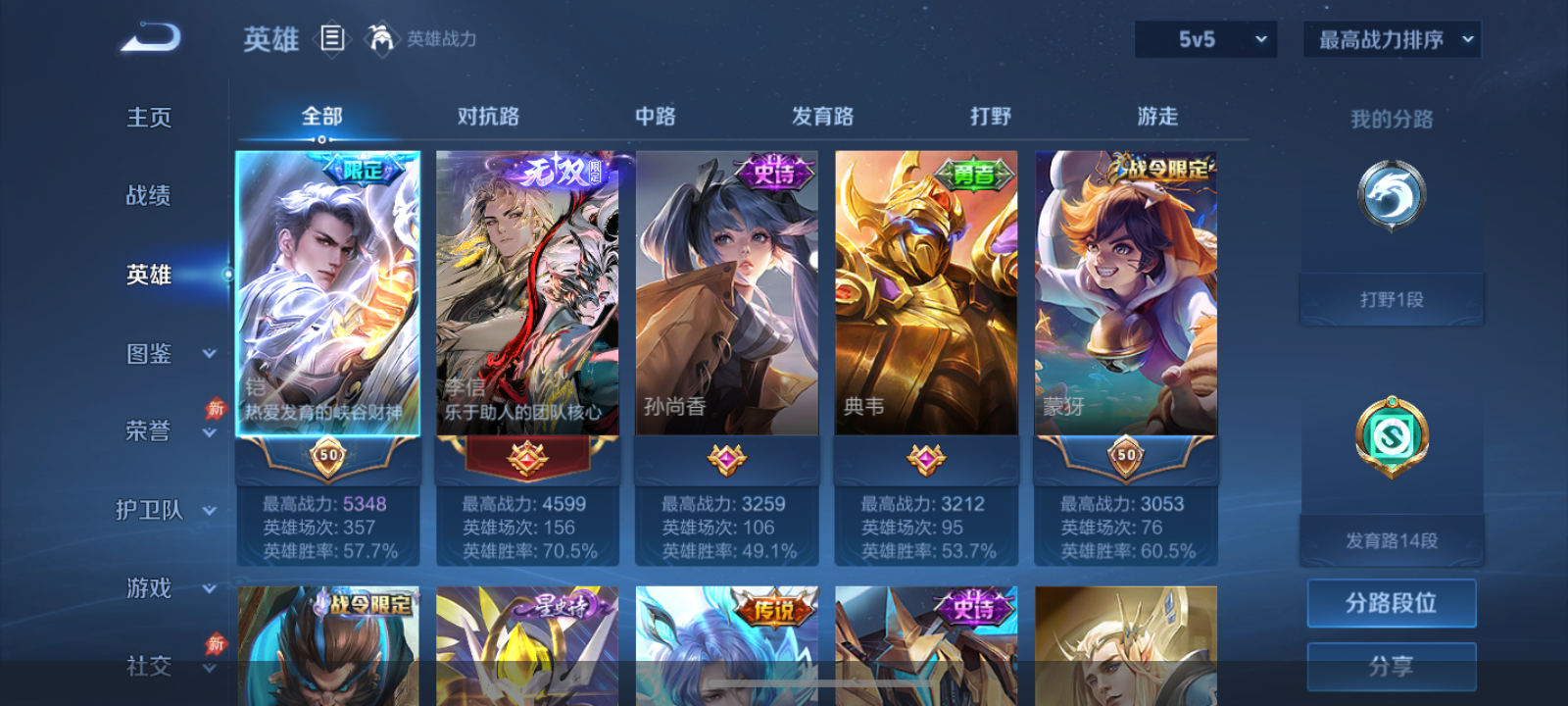
Task: Open the level 50 badge on 铠's card
Action: click(x=328, y=455)
